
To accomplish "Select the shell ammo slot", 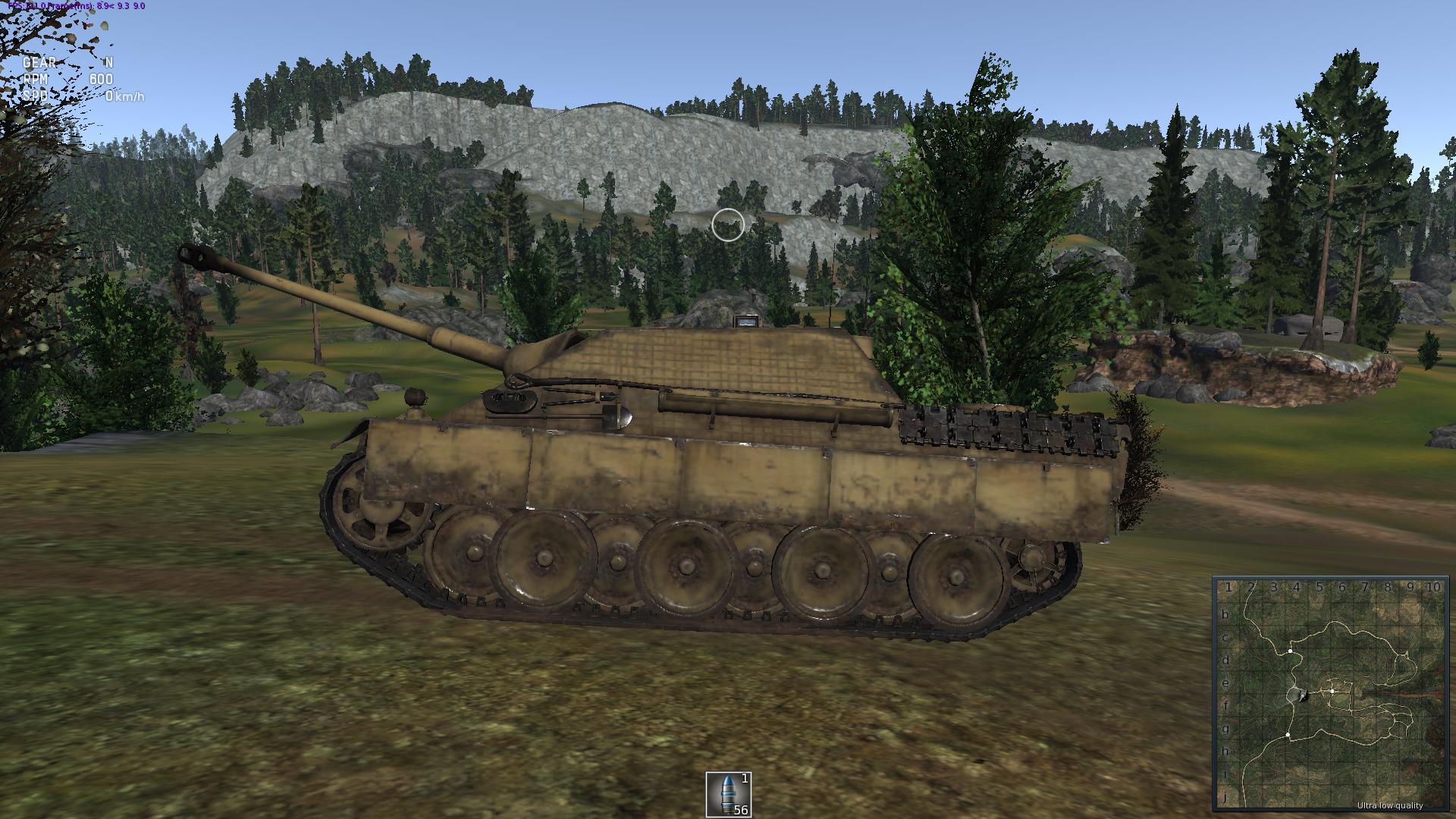I will coord(728,794).
